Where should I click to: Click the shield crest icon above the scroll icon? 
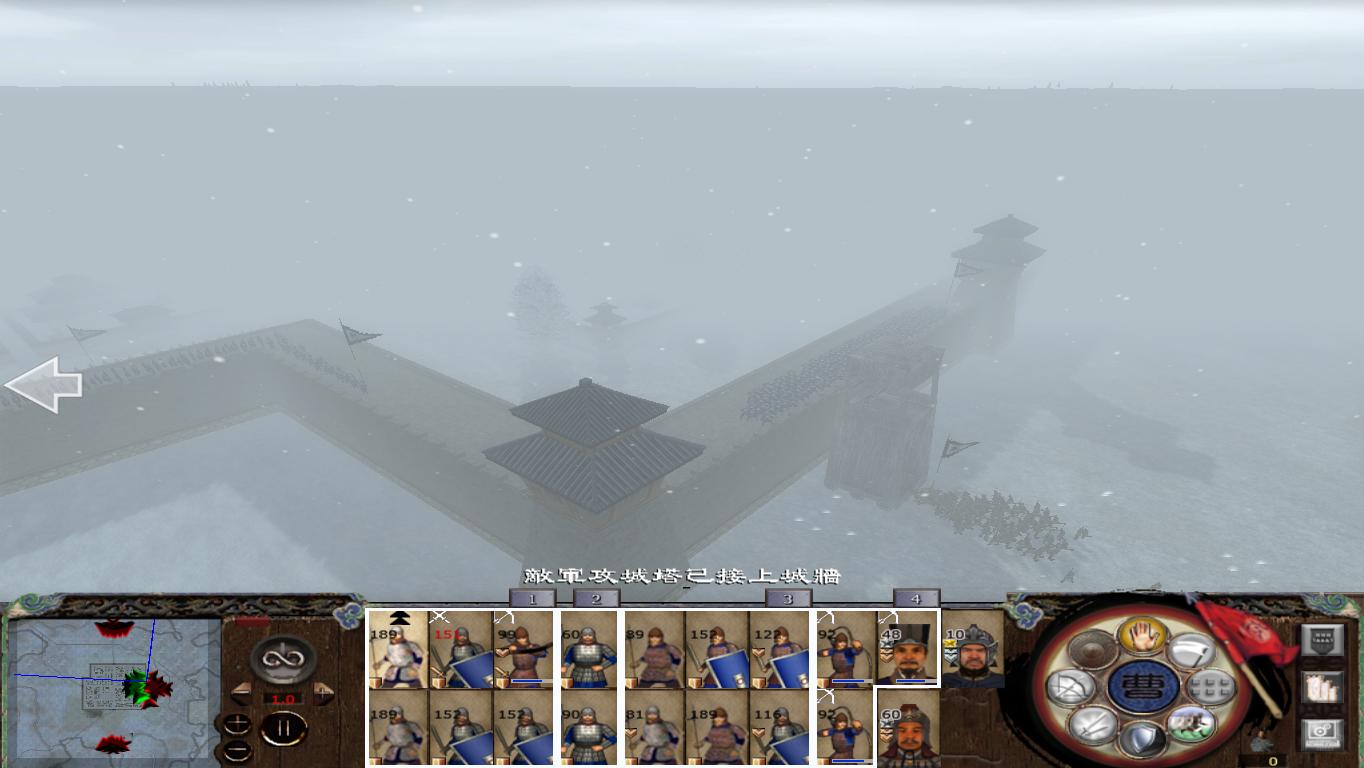point(1323,640)
